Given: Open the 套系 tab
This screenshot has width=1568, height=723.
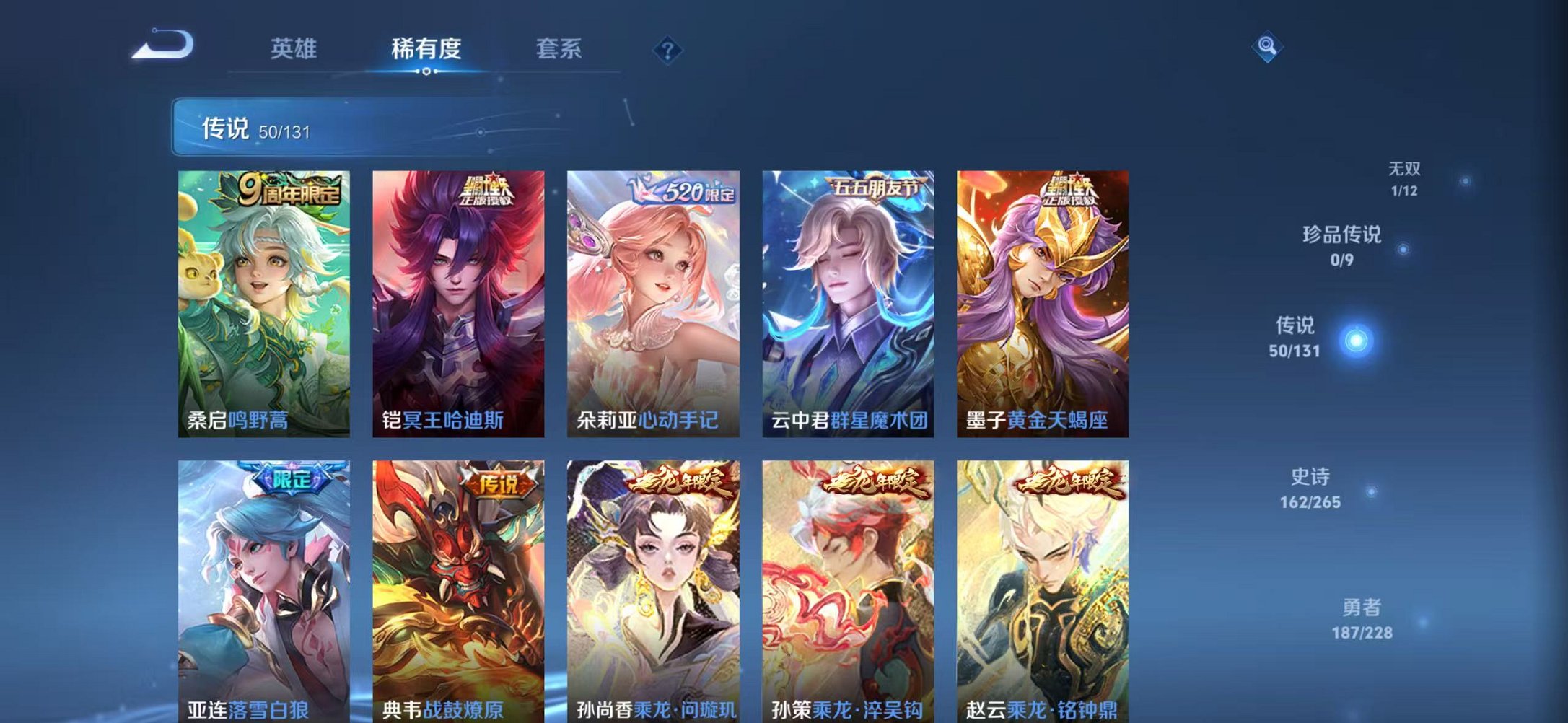Looking at the screenshot, I should (x=559, y=49).
